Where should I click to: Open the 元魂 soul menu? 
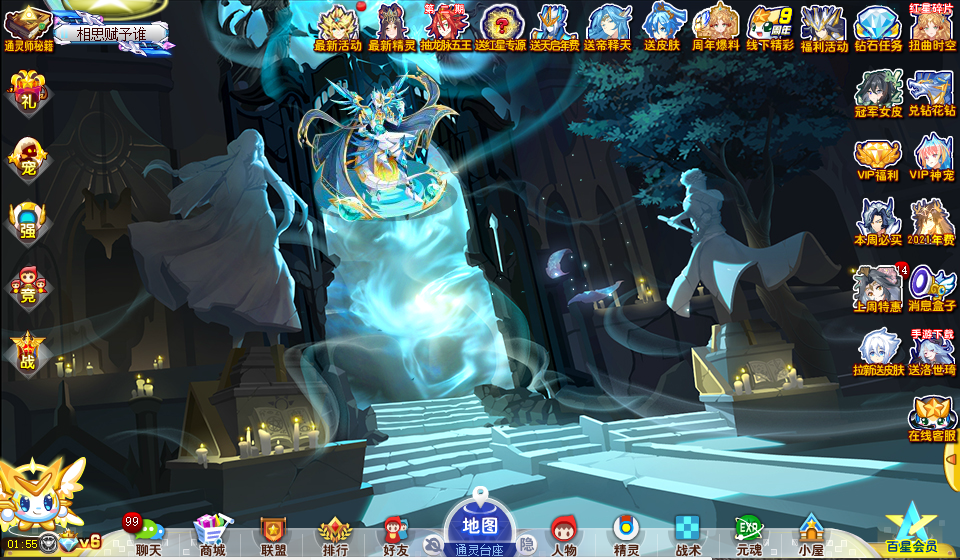pos(748,535)
